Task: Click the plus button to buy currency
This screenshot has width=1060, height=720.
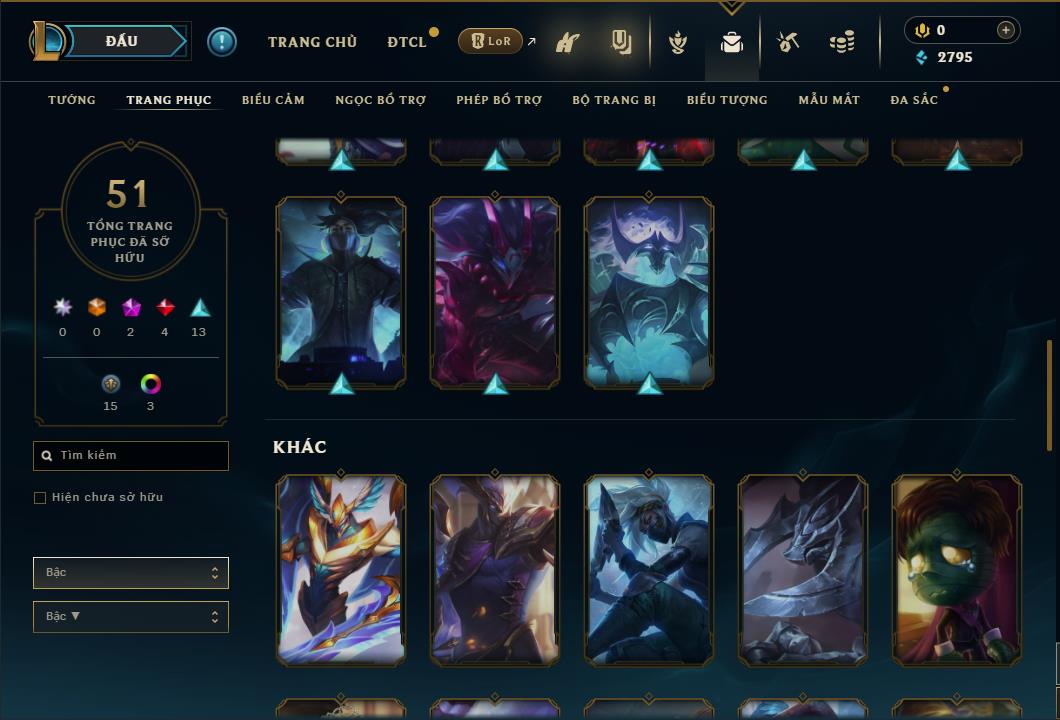Action: 1006,30
